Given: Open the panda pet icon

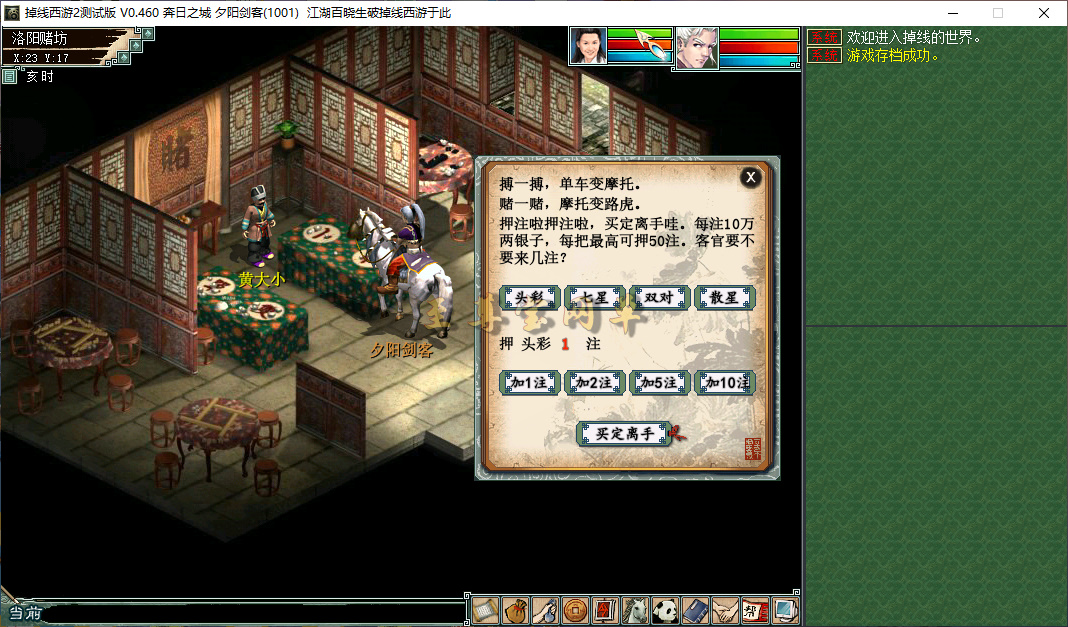Looking at the screenshot, I should point(665,610).
